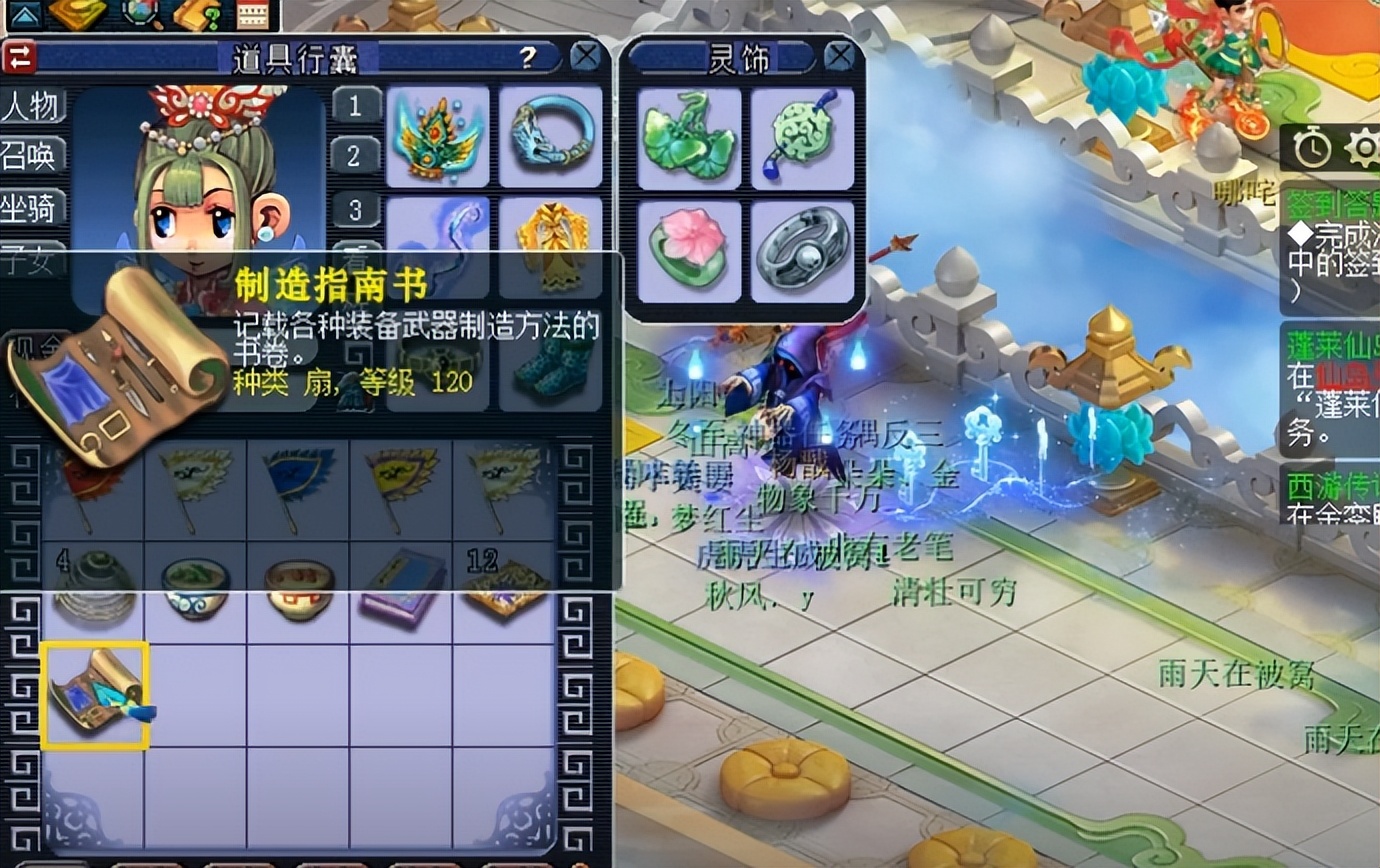Click the pink flower ring in the 灵饰 window
This screenshot has width=1380, height=868.
(689, 250)
